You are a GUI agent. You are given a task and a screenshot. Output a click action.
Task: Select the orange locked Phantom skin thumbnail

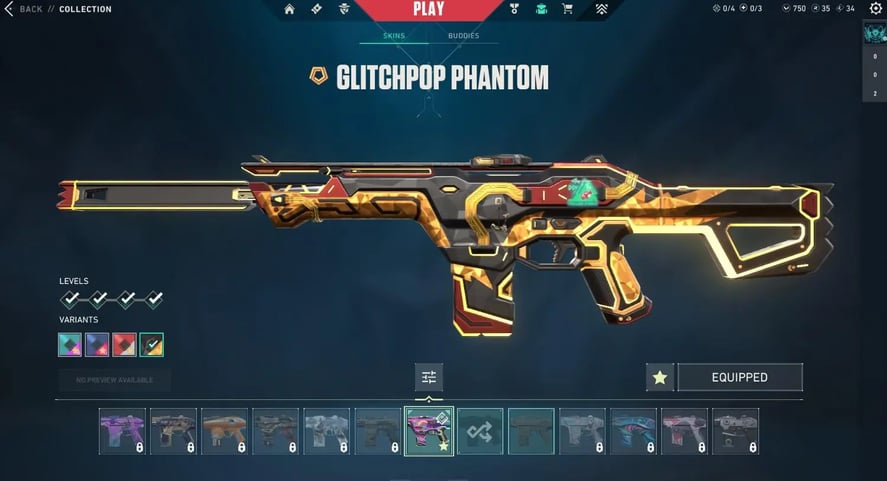click(224, 431)
